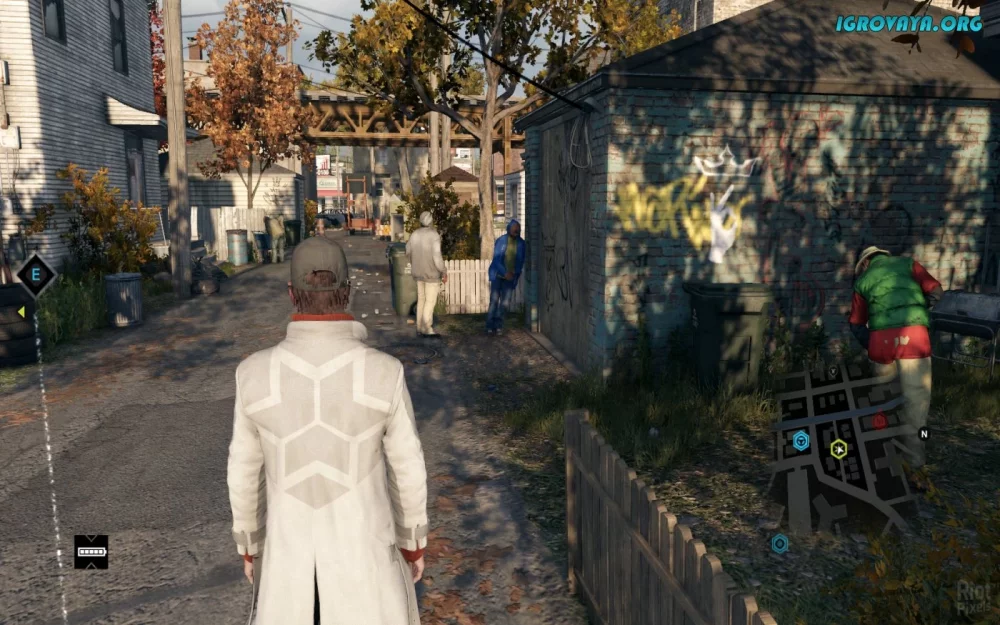The width and height of the screenshot is (1000, 625).
Task: Select the small gray marker atop the minimap
Action: [832, 372]
